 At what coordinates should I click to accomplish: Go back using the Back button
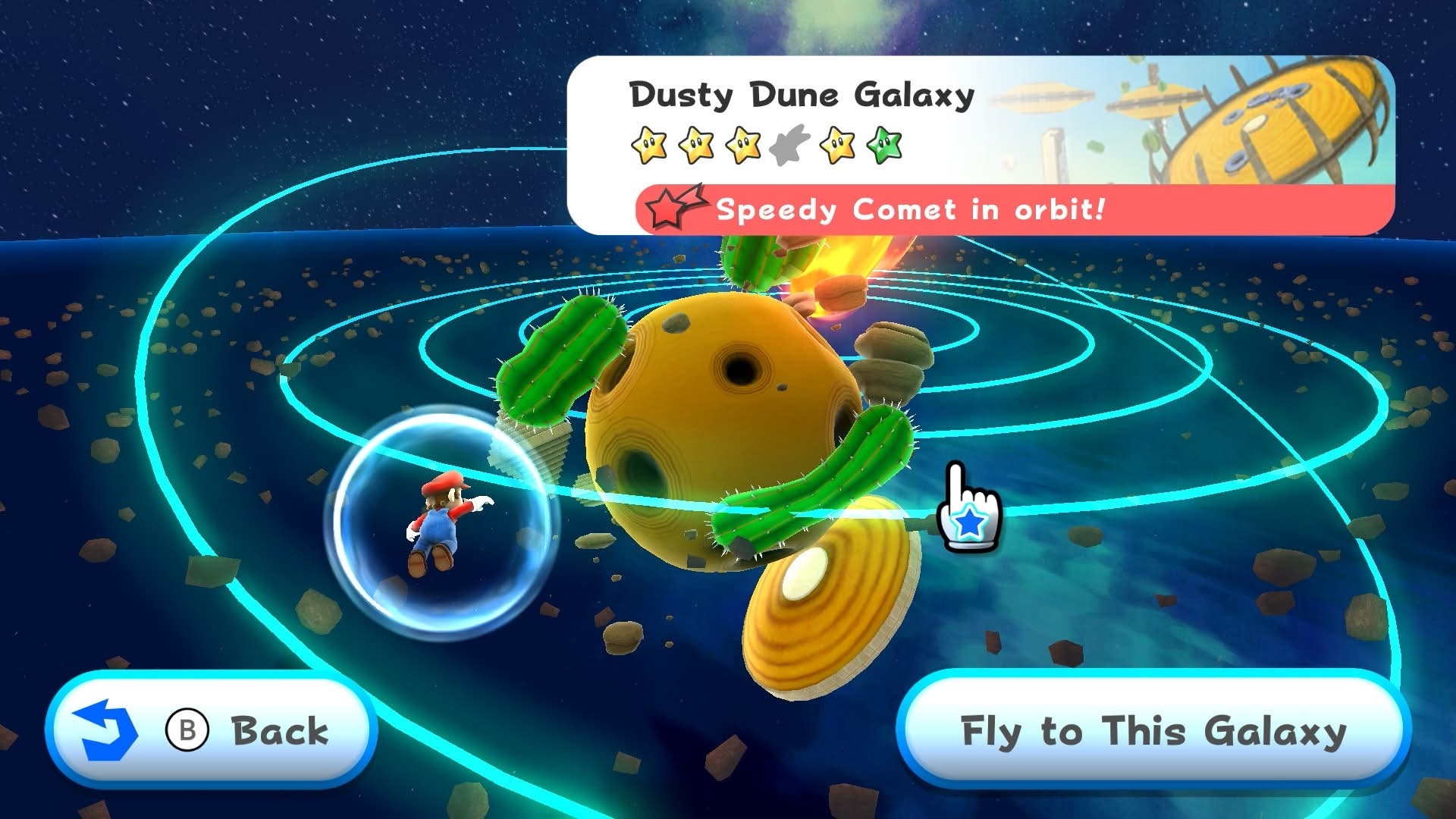tap(211, 730)
